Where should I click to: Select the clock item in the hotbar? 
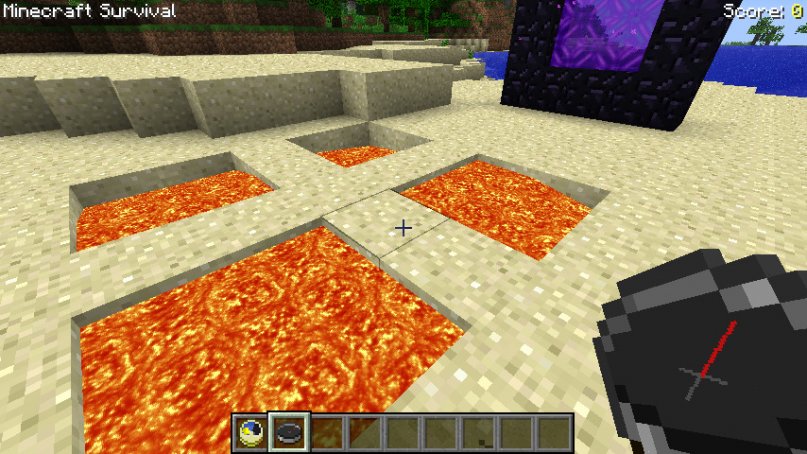click(x=251, y=432)
